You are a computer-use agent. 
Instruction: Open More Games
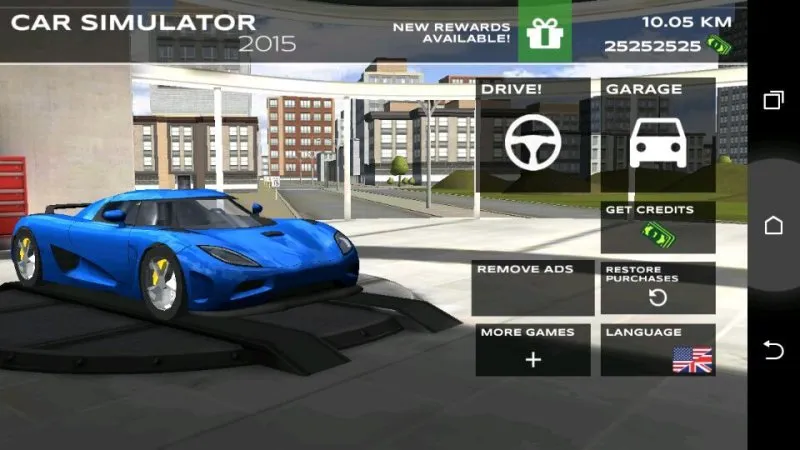pyautogui.click(x=533, y=349)
